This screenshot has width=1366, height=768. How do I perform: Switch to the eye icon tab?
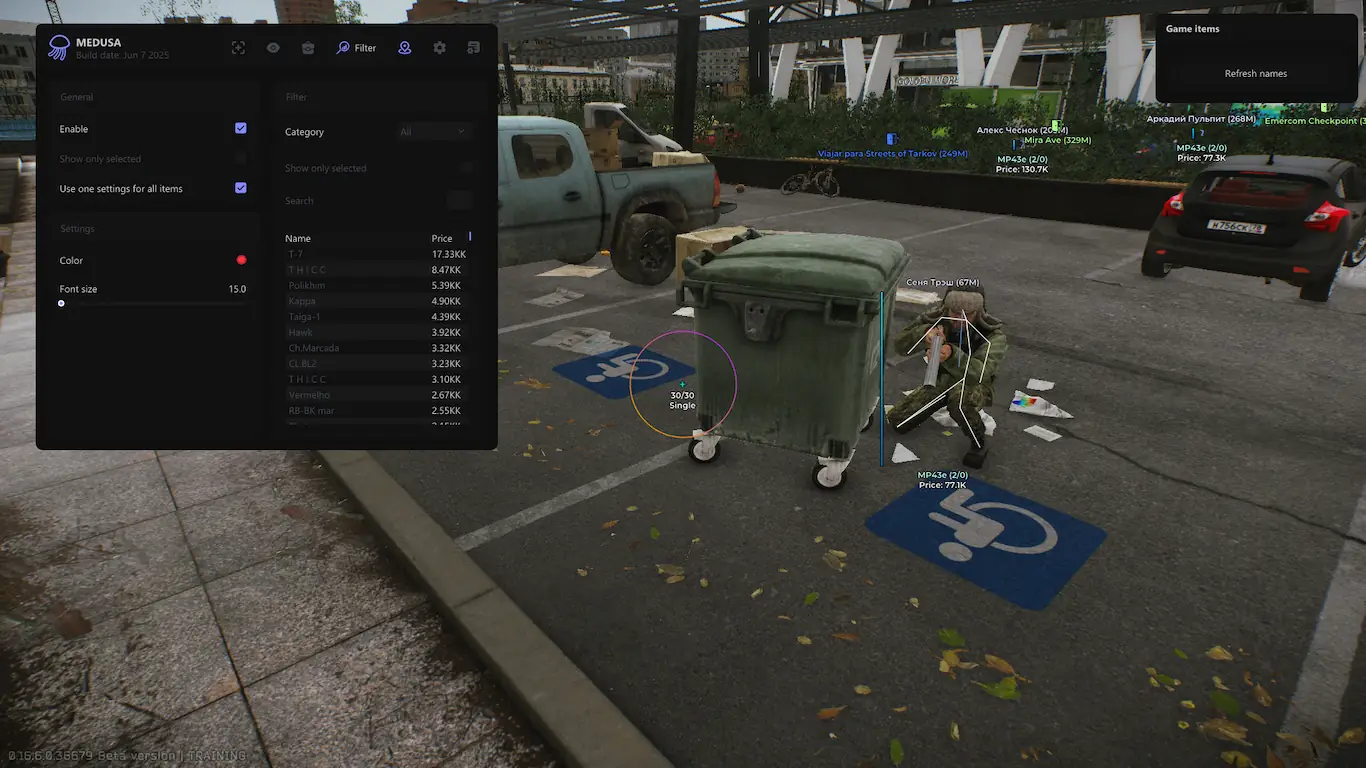273,48
